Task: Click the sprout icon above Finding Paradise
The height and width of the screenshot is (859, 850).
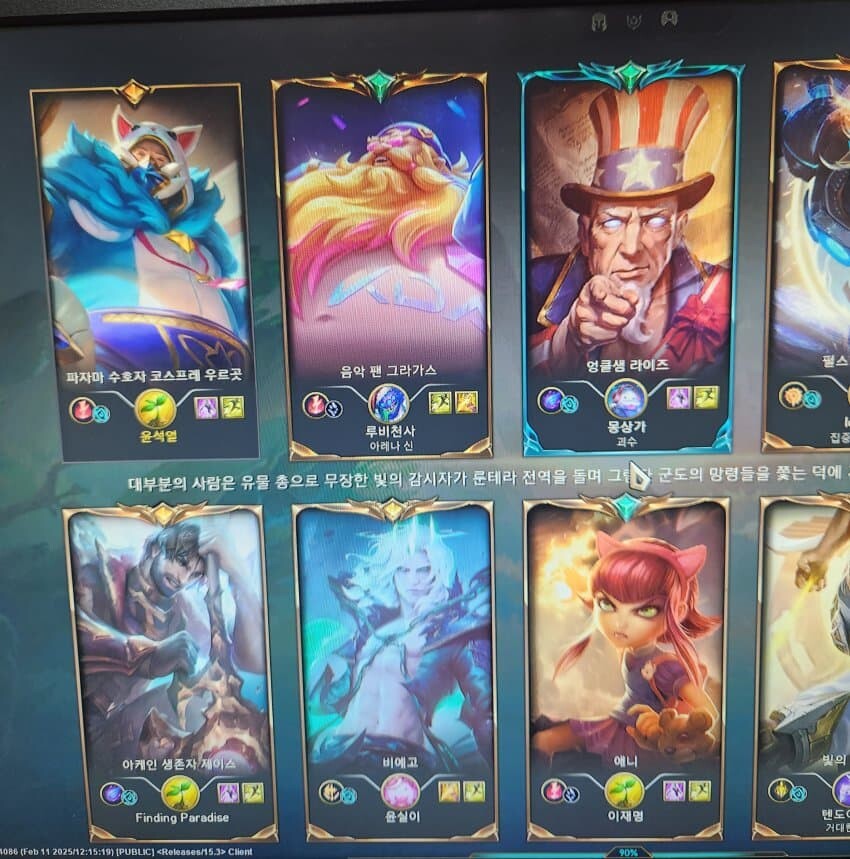Action: (x=180, y=794)
